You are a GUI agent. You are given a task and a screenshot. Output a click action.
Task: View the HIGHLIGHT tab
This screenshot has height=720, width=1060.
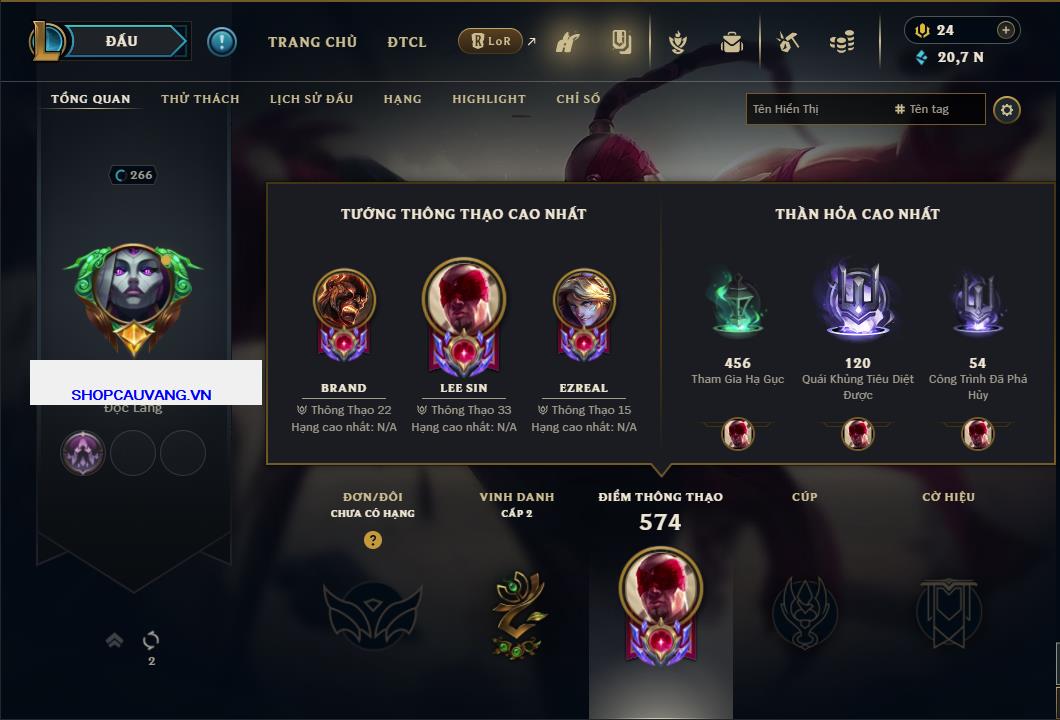click(488, 99)
